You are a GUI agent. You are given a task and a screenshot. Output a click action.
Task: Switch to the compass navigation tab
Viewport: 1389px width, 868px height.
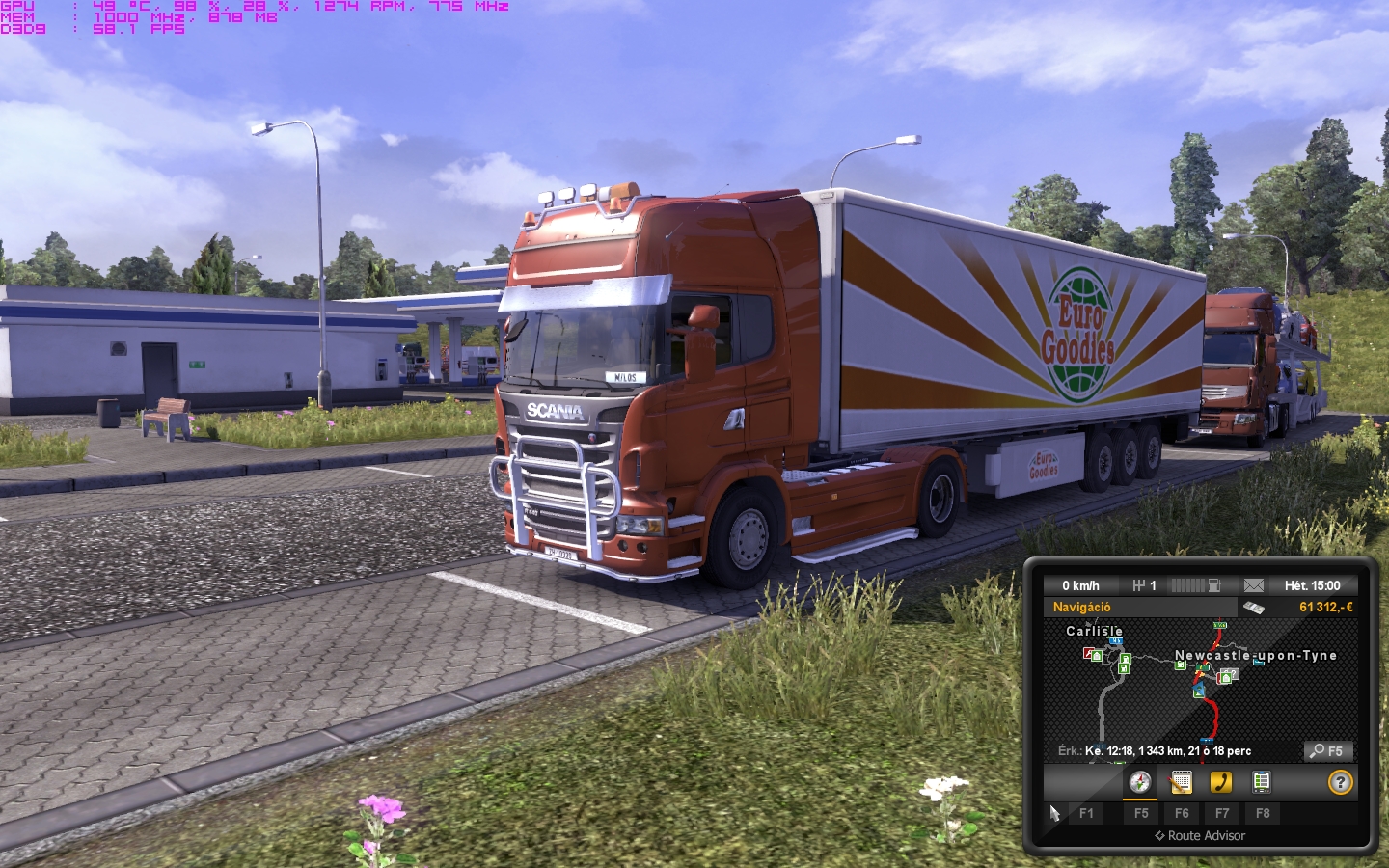coord(1140,782)
